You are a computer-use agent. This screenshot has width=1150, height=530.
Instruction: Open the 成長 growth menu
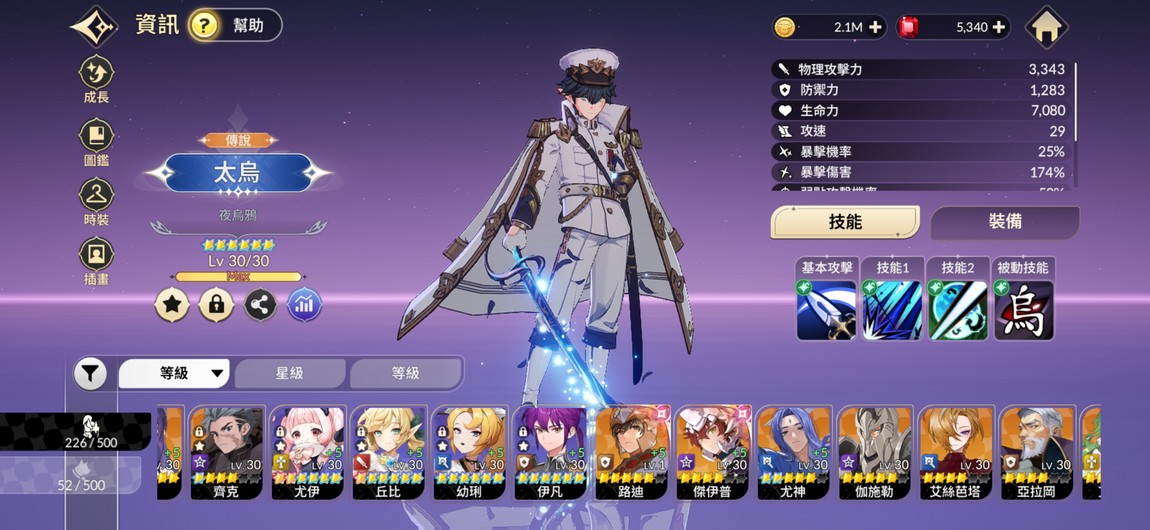pyautogui.click(x=97, y=79)
